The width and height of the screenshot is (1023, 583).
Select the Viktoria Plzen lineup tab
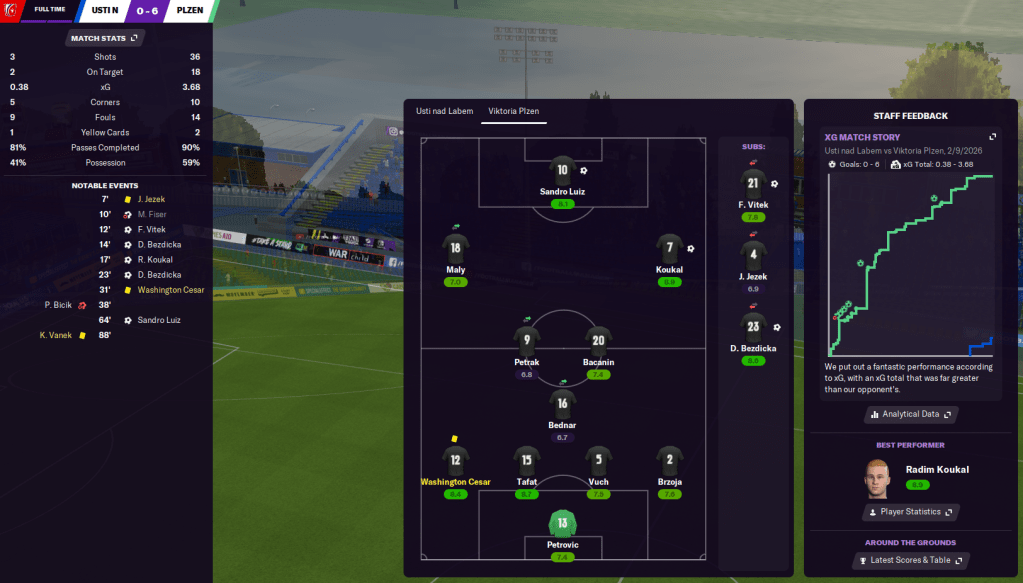coord(514,110)
